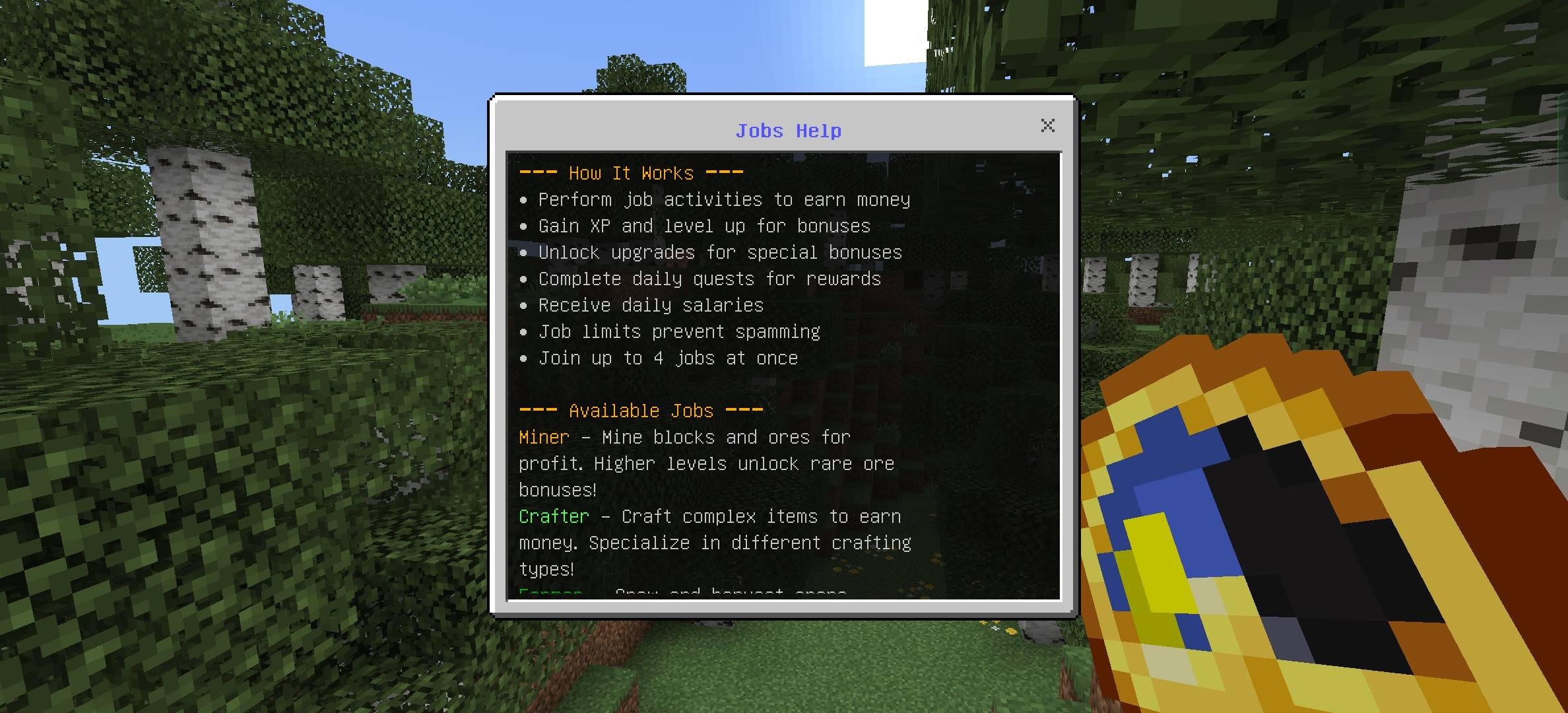Viewport: 1568px width, 713px height.
Task: Click the Crafter job description text
Action: (x=715, y=542)
